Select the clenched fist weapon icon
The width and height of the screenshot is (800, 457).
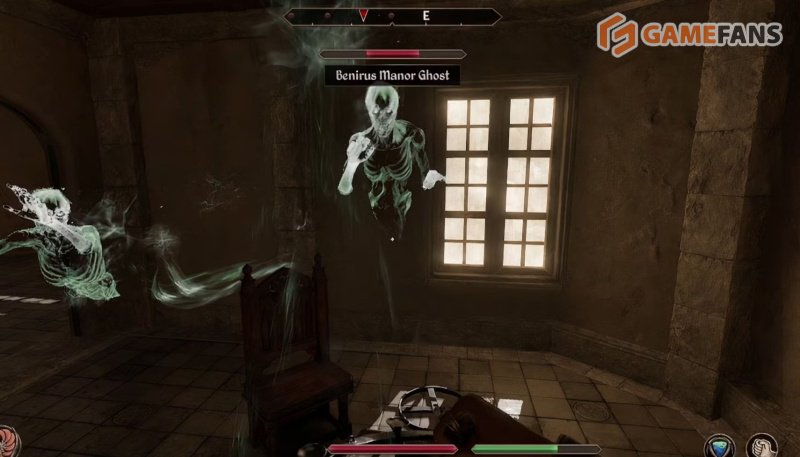coord(763,446)
